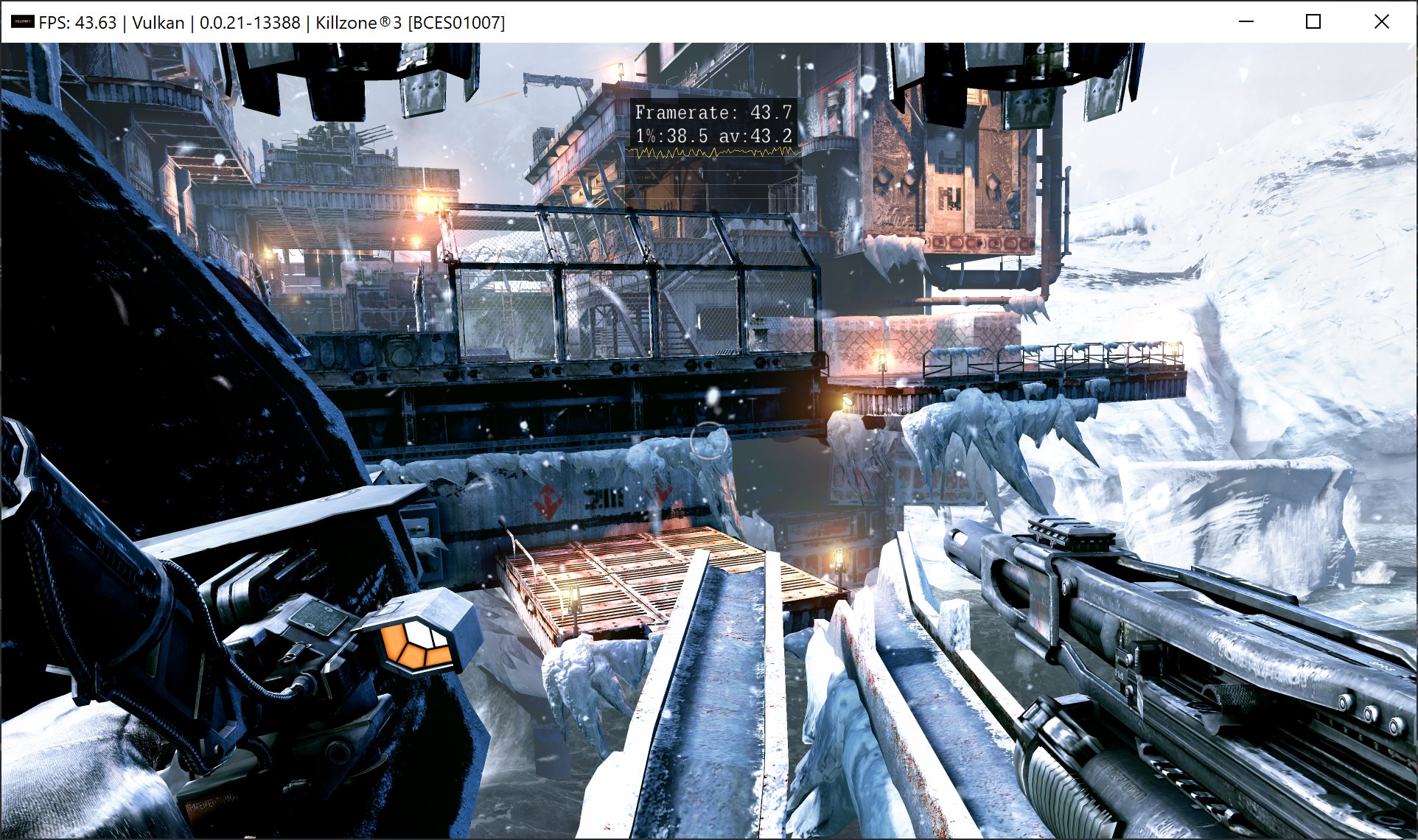Minimize the RPCS3 emulator window
Image resolution: width=1418 pixels, height=840 pixels.
tap(1245, 22)
